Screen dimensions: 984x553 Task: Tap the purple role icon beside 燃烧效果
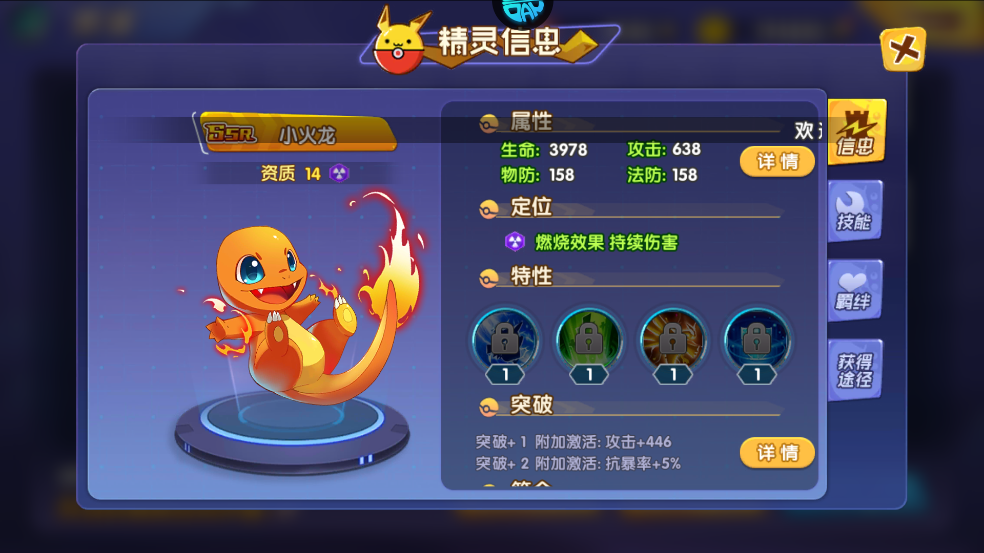tap(515, 242)
